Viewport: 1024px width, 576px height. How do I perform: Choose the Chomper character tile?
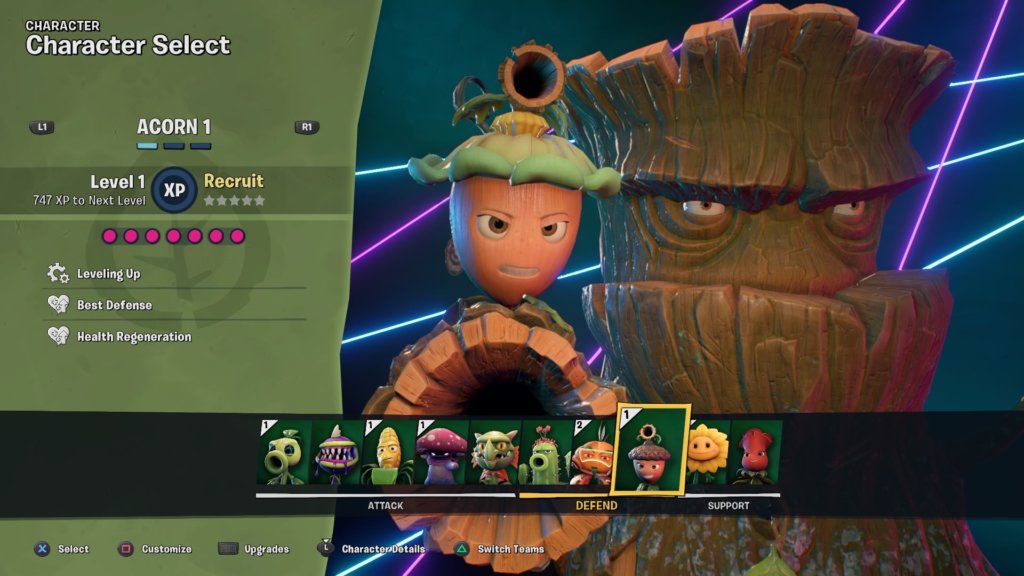point(336,453)
